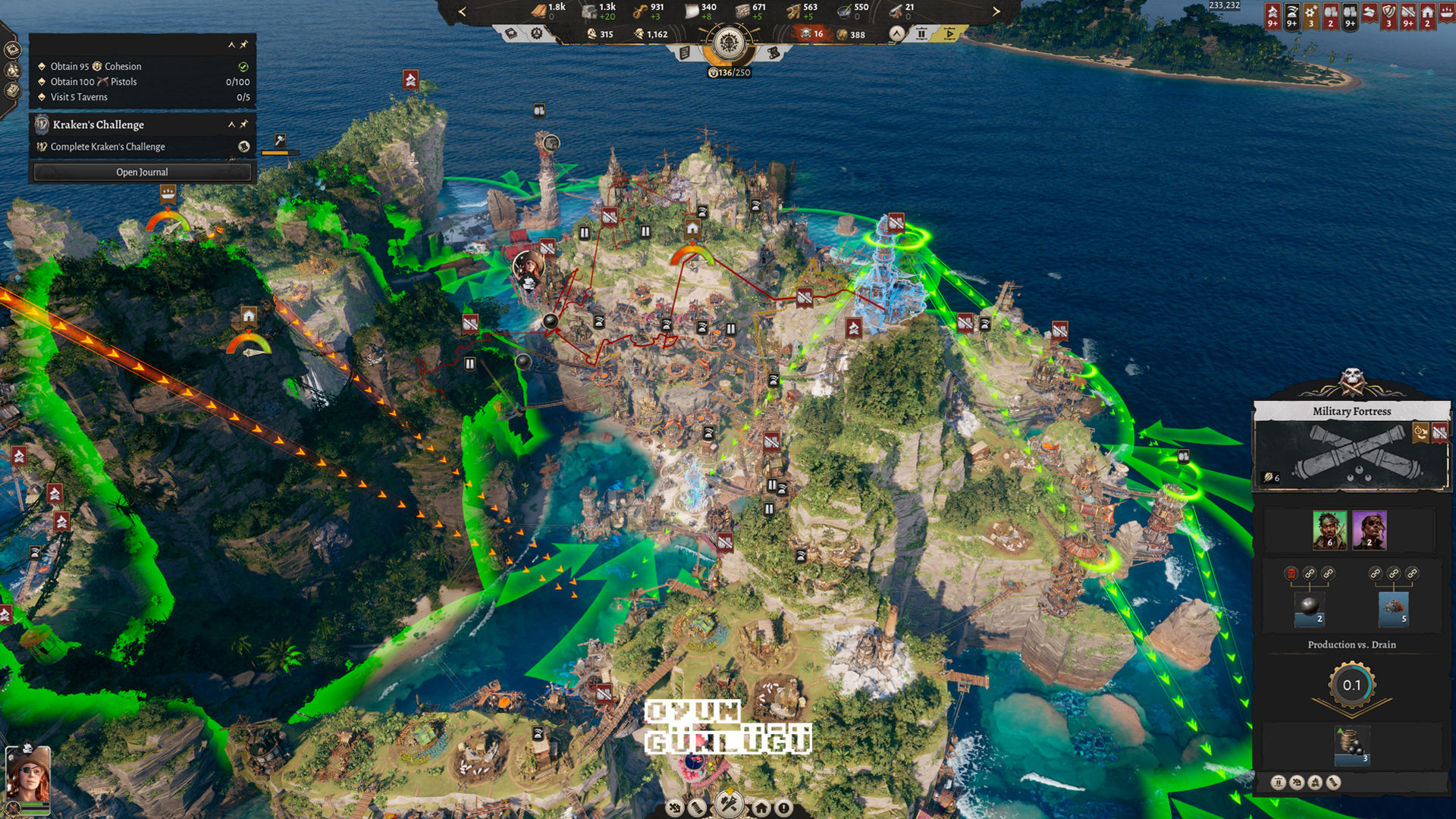Select the gunpowder input resource slot
This screenshot has height=819, width=1456.
point(1394,608)
